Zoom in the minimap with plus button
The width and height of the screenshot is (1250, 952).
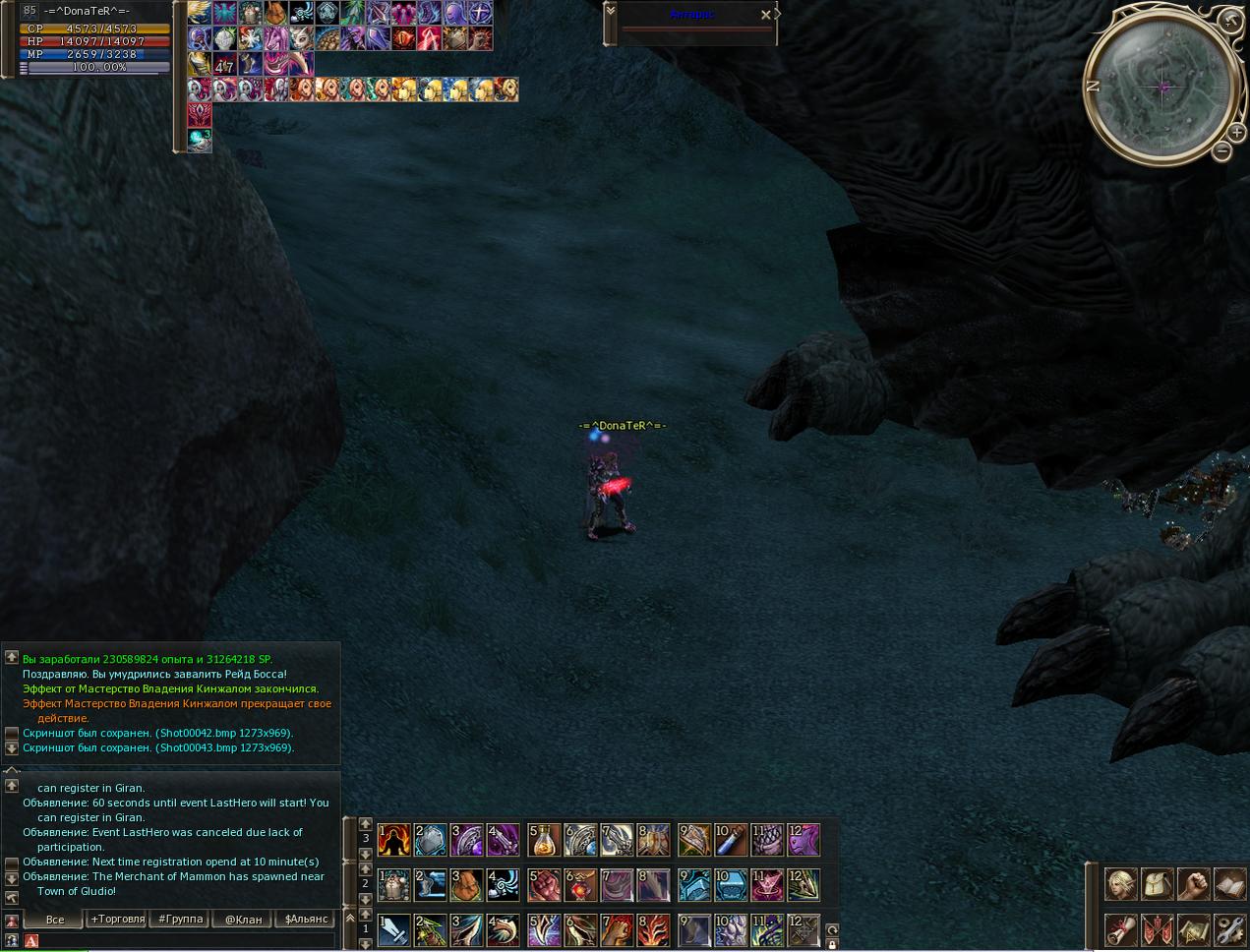1236,132
